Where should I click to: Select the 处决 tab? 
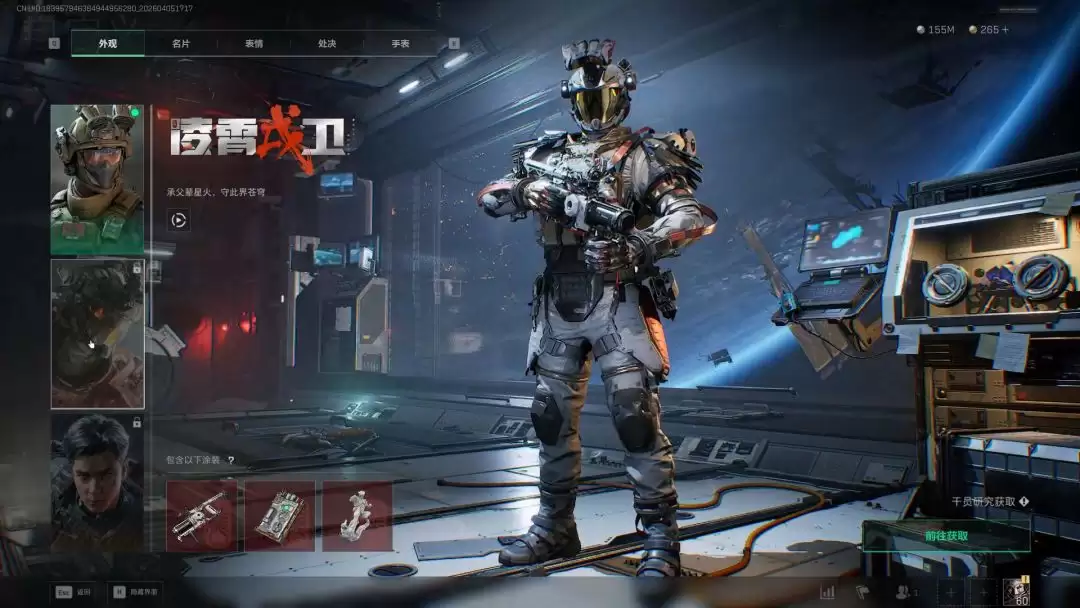pyautogui.click(x=327, y=44)
